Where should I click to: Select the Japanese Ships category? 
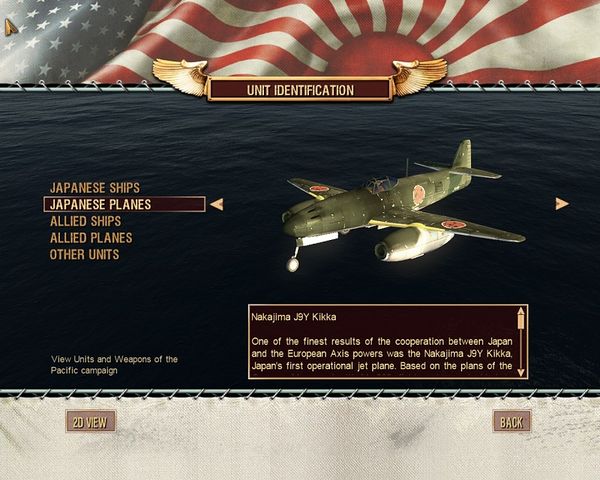tap(95, 187)
